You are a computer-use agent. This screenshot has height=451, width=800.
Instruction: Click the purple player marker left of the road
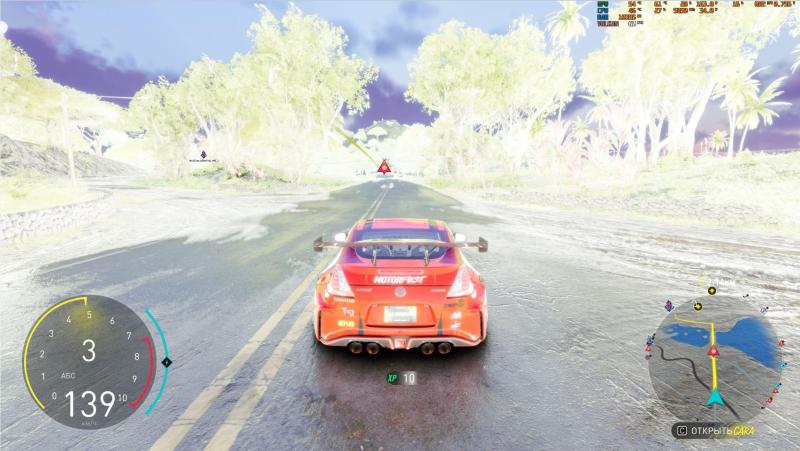pos(204,153)
